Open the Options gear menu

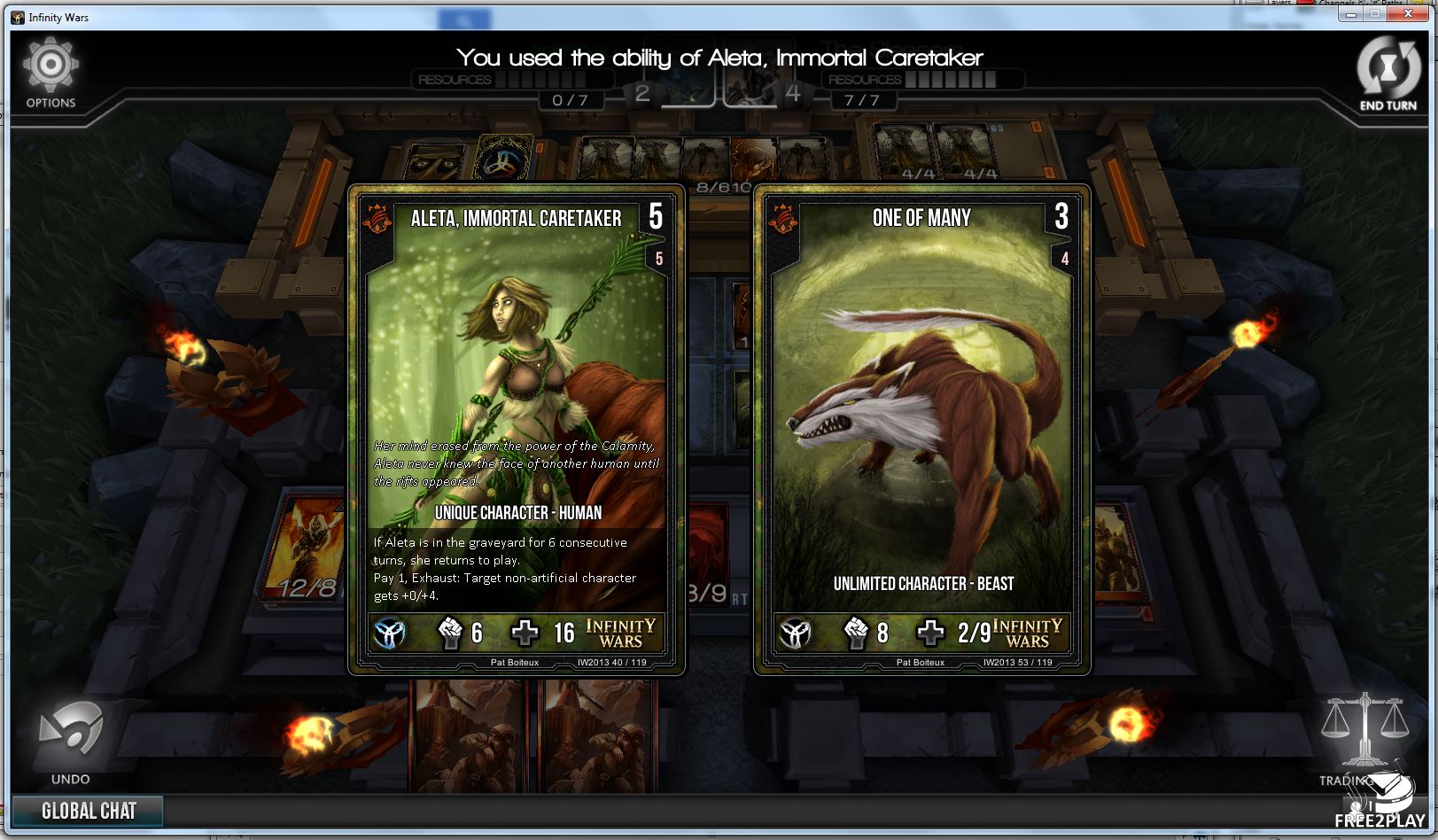51,71
